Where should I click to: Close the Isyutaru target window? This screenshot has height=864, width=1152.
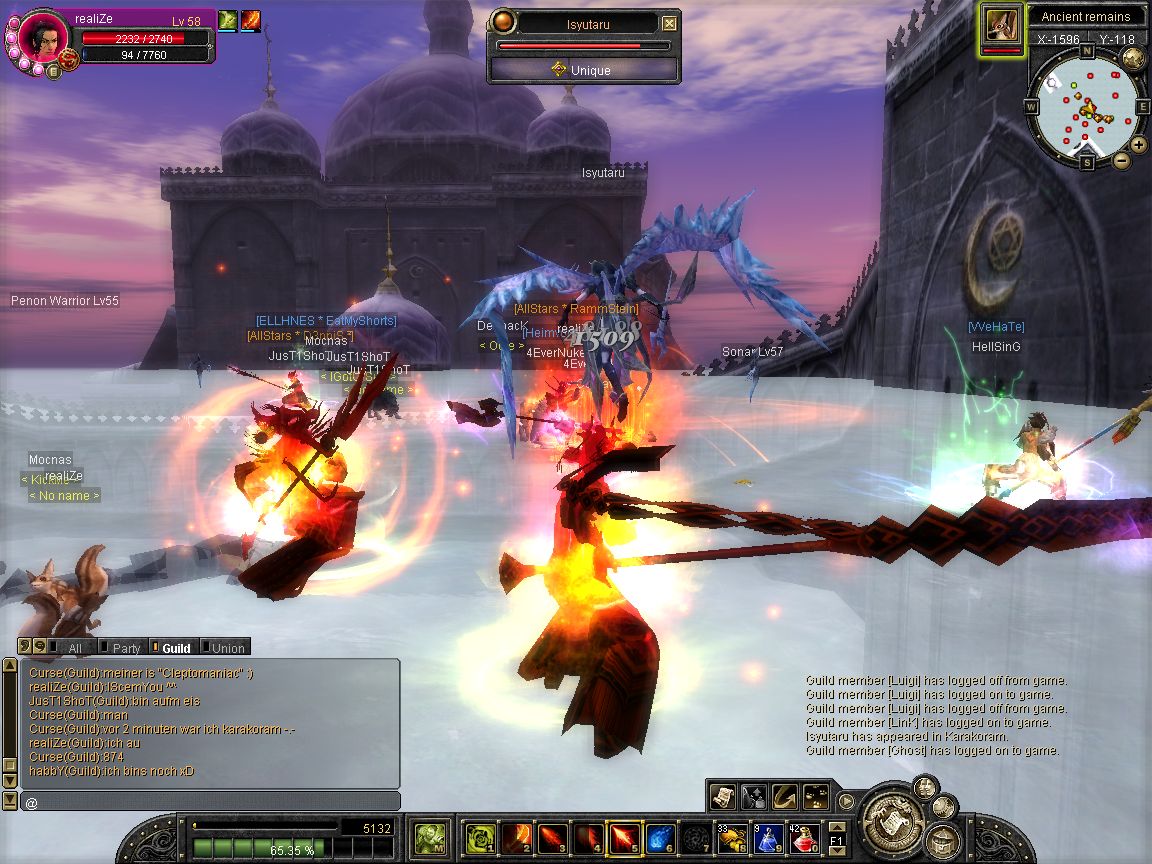pos(669,24)
